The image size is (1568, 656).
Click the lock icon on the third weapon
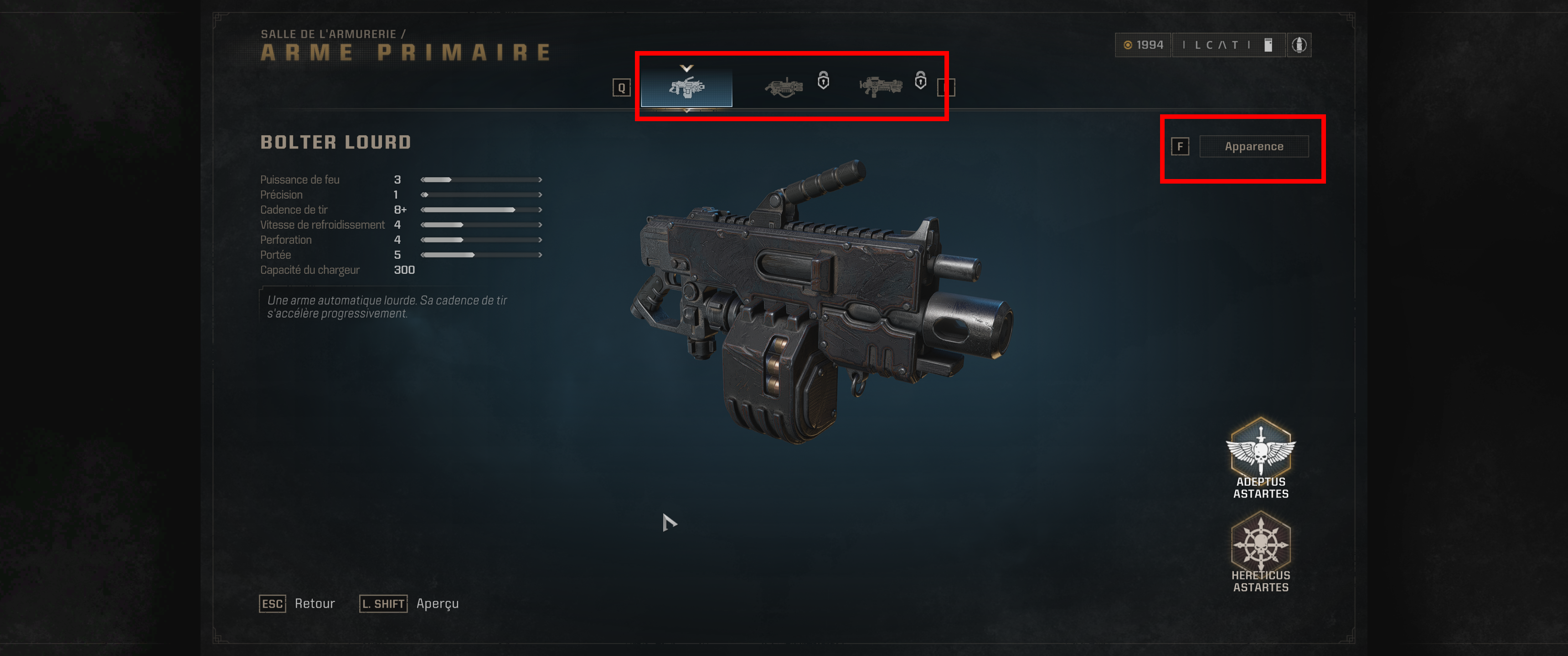click(920, 82)
